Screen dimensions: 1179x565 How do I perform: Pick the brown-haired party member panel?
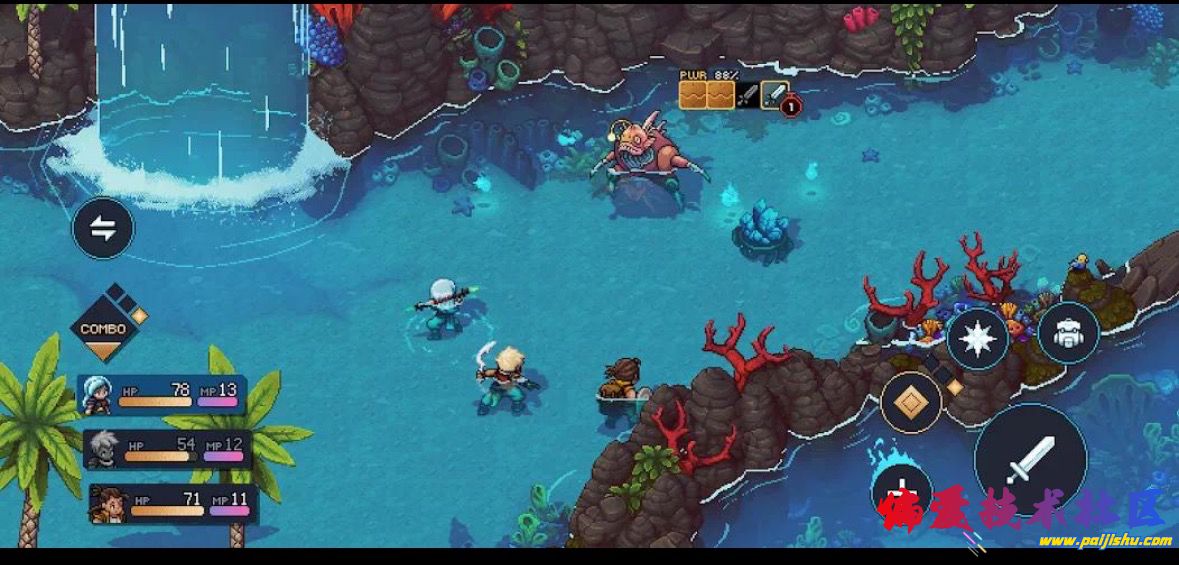(172, 503)
